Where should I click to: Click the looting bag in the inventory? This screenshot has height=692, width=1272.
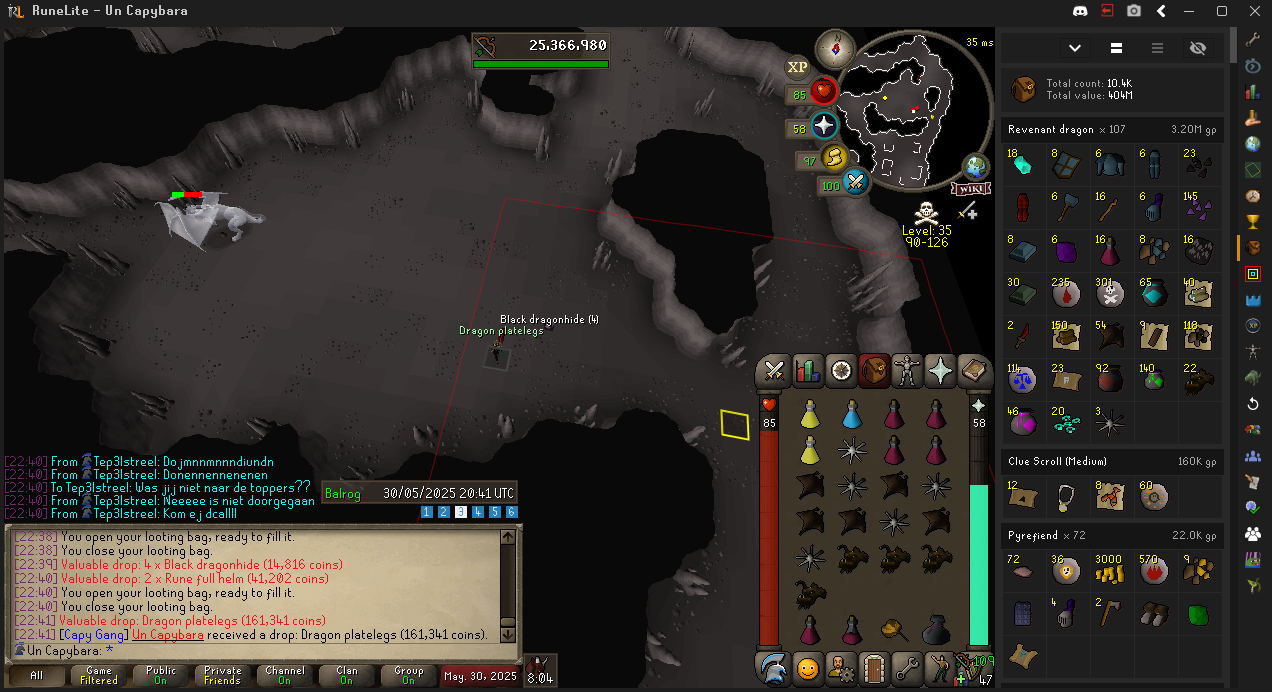936,629
